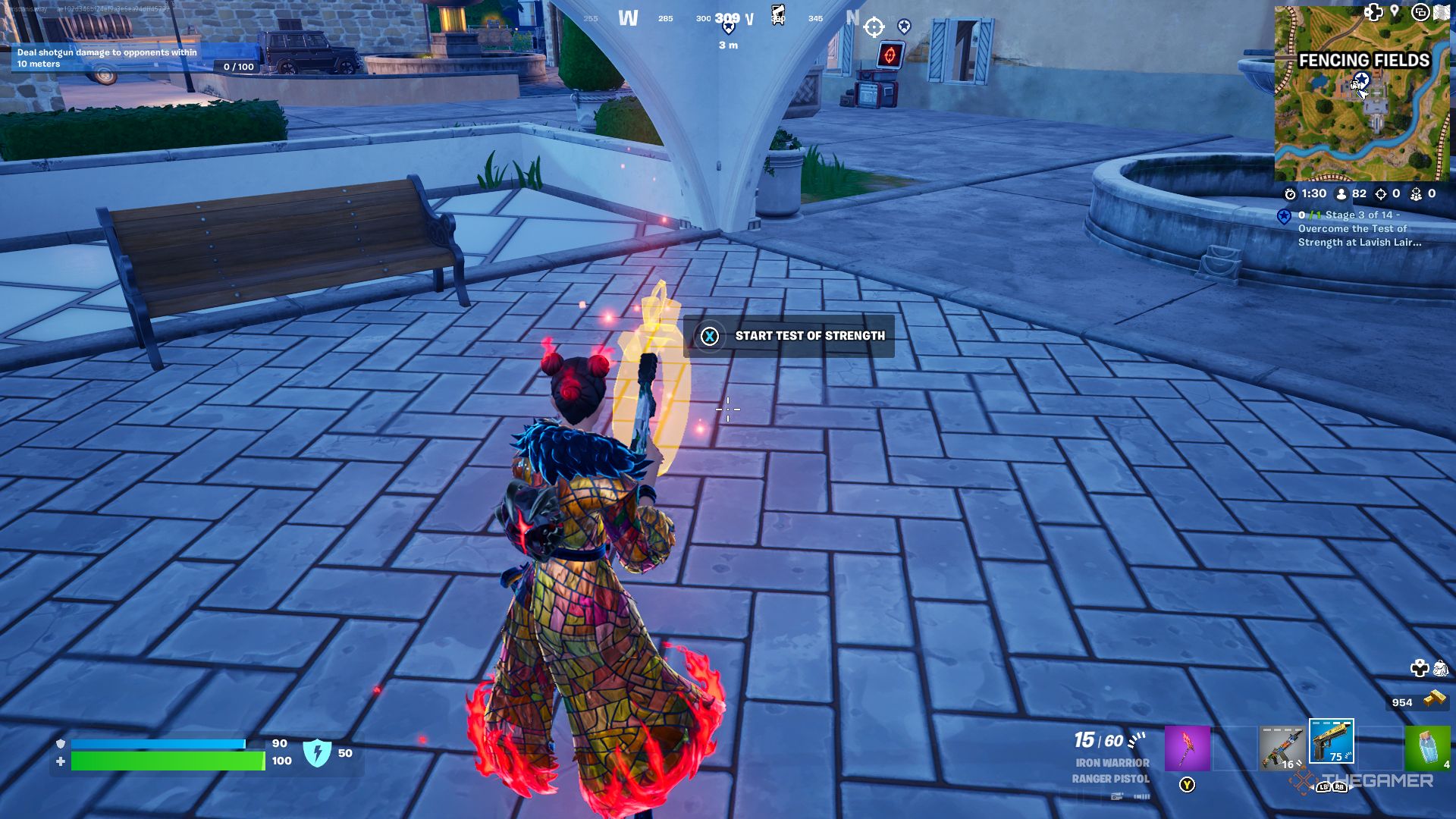
Task: Click the 0/100 challenge progress bar
Action: 237,67
